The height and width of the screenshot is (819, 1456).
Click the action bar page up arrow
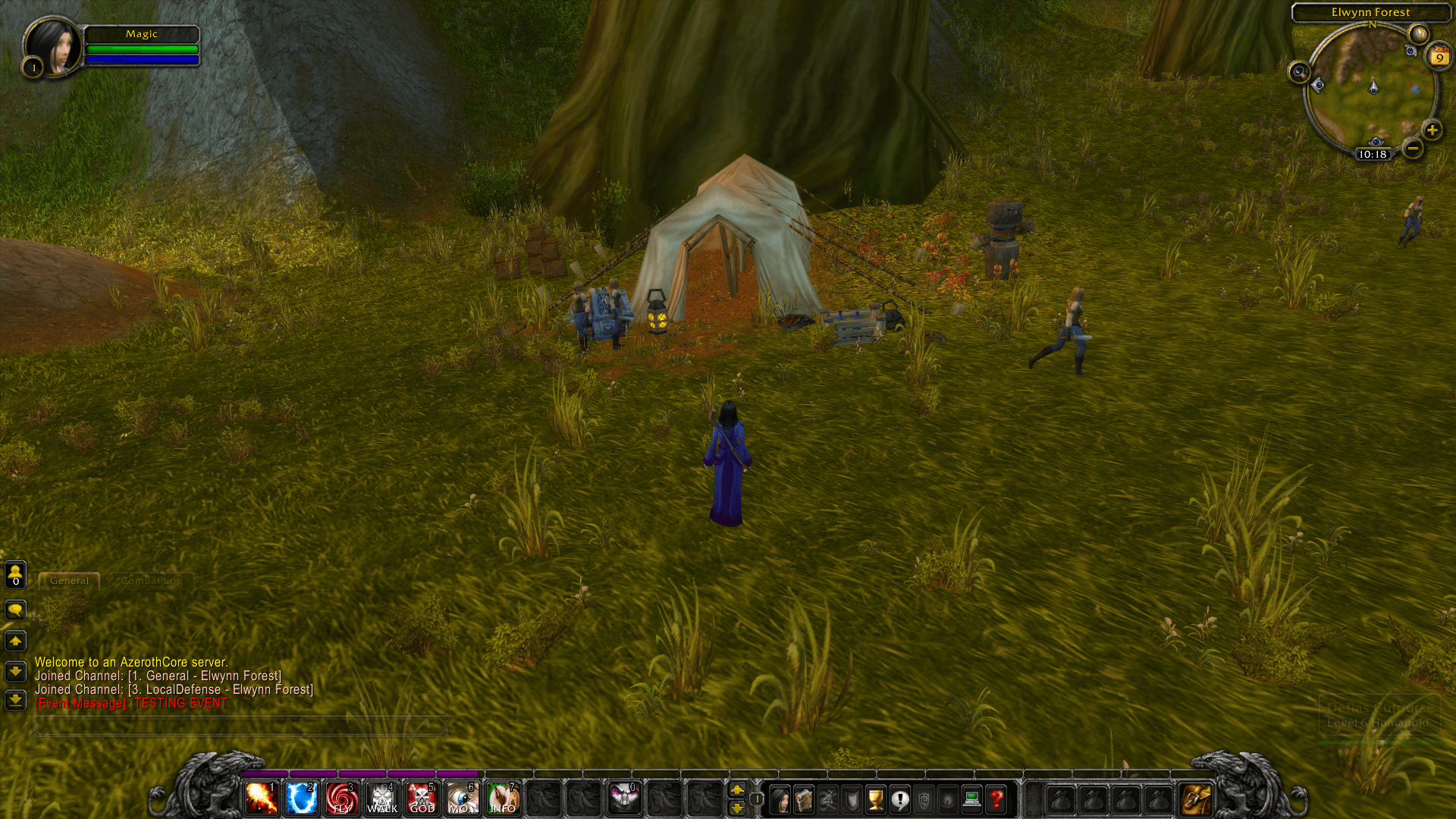click(x=738, y=790)
